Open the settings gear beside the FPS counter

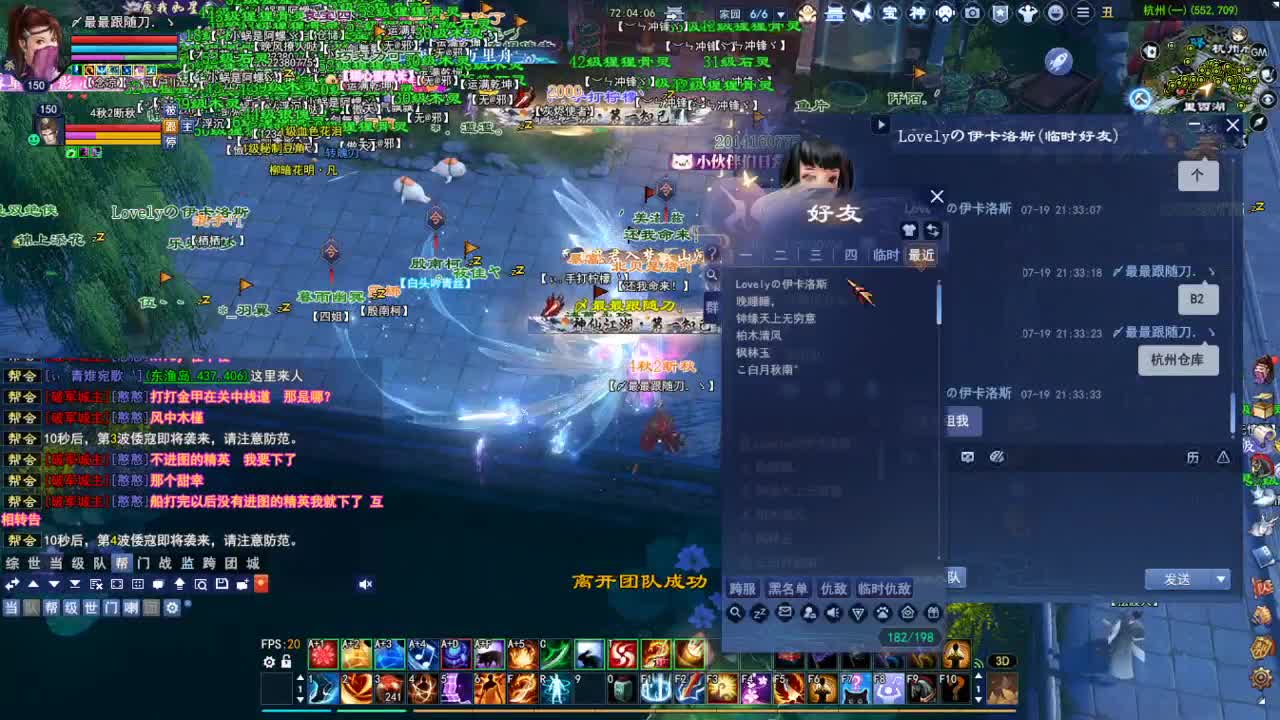(267, 661)
